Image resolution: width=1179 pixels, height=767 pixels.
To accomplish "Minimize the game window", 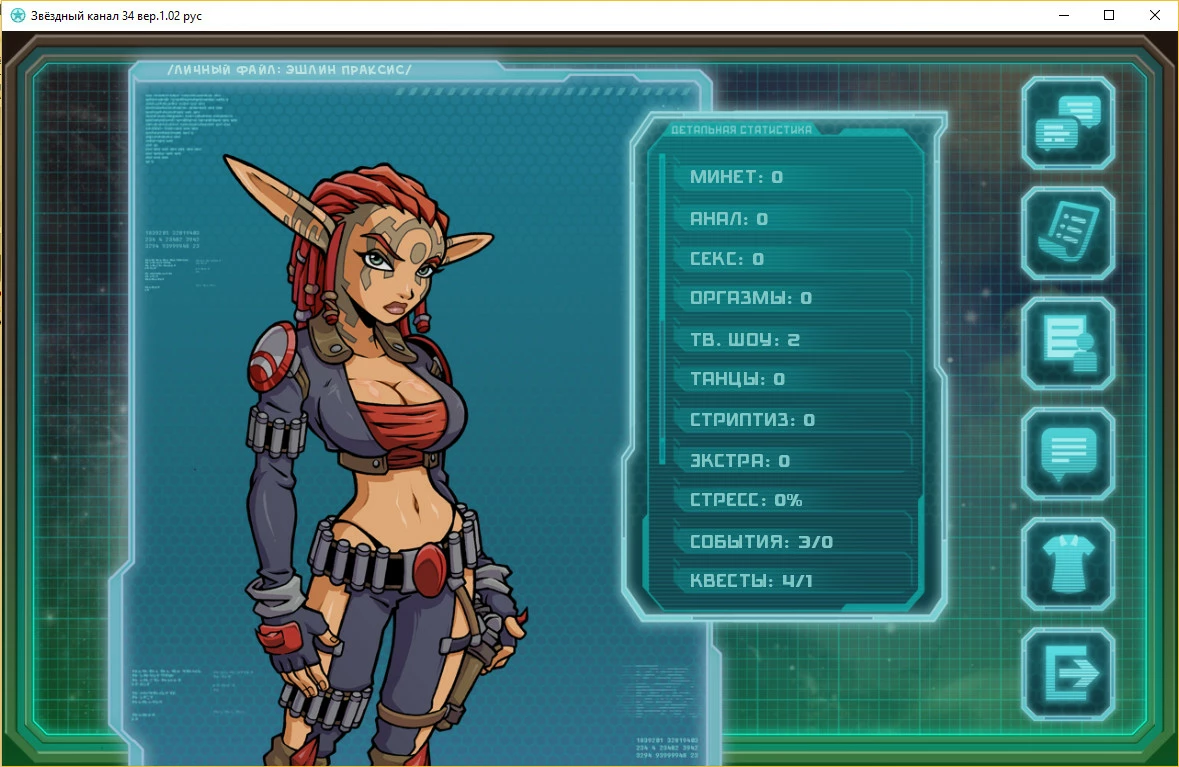I will pyautogui.click(x=1063, y=15).
